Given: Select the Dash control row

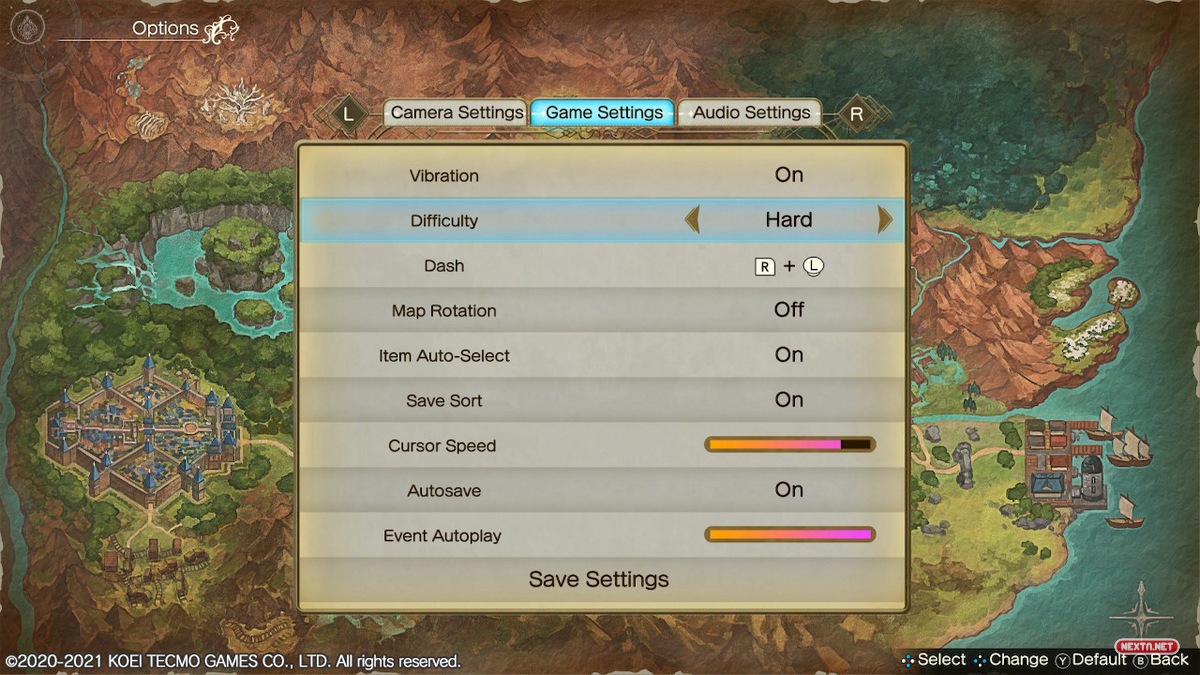Looking at the screenshot, I should coord(602,266).
